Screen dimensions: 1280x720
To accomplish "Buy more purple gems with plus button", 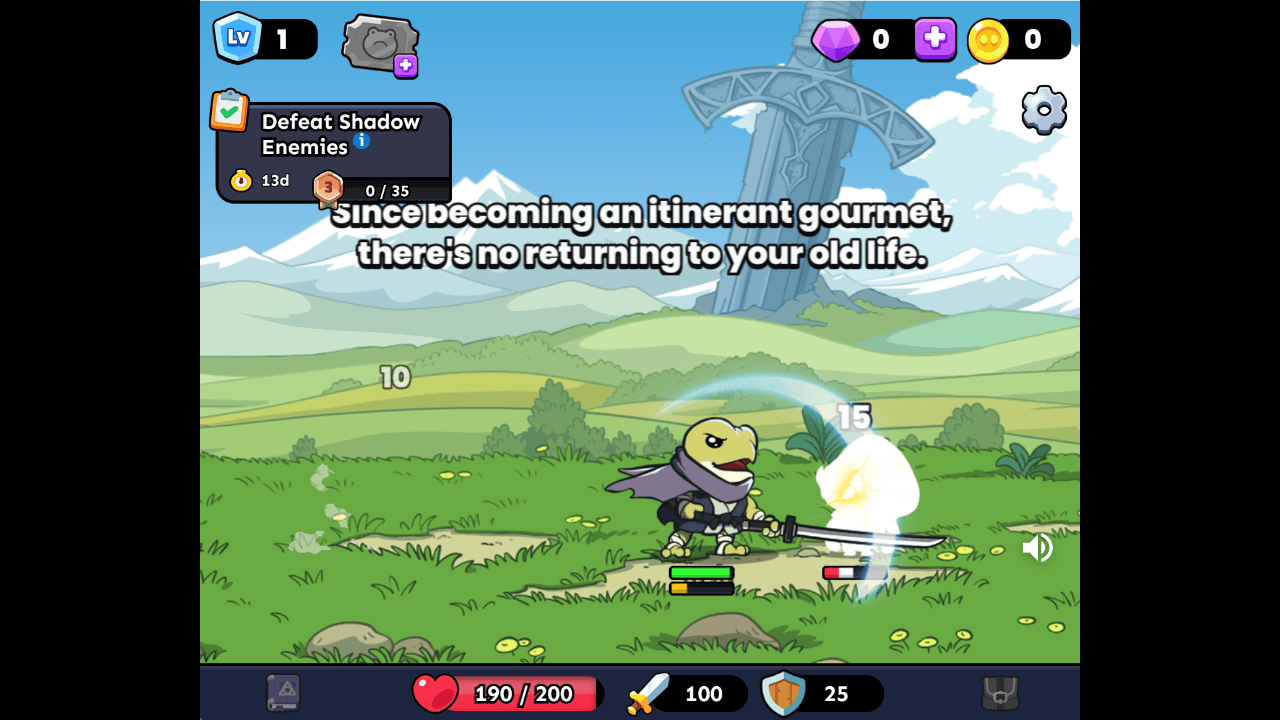I will point(935,39).
